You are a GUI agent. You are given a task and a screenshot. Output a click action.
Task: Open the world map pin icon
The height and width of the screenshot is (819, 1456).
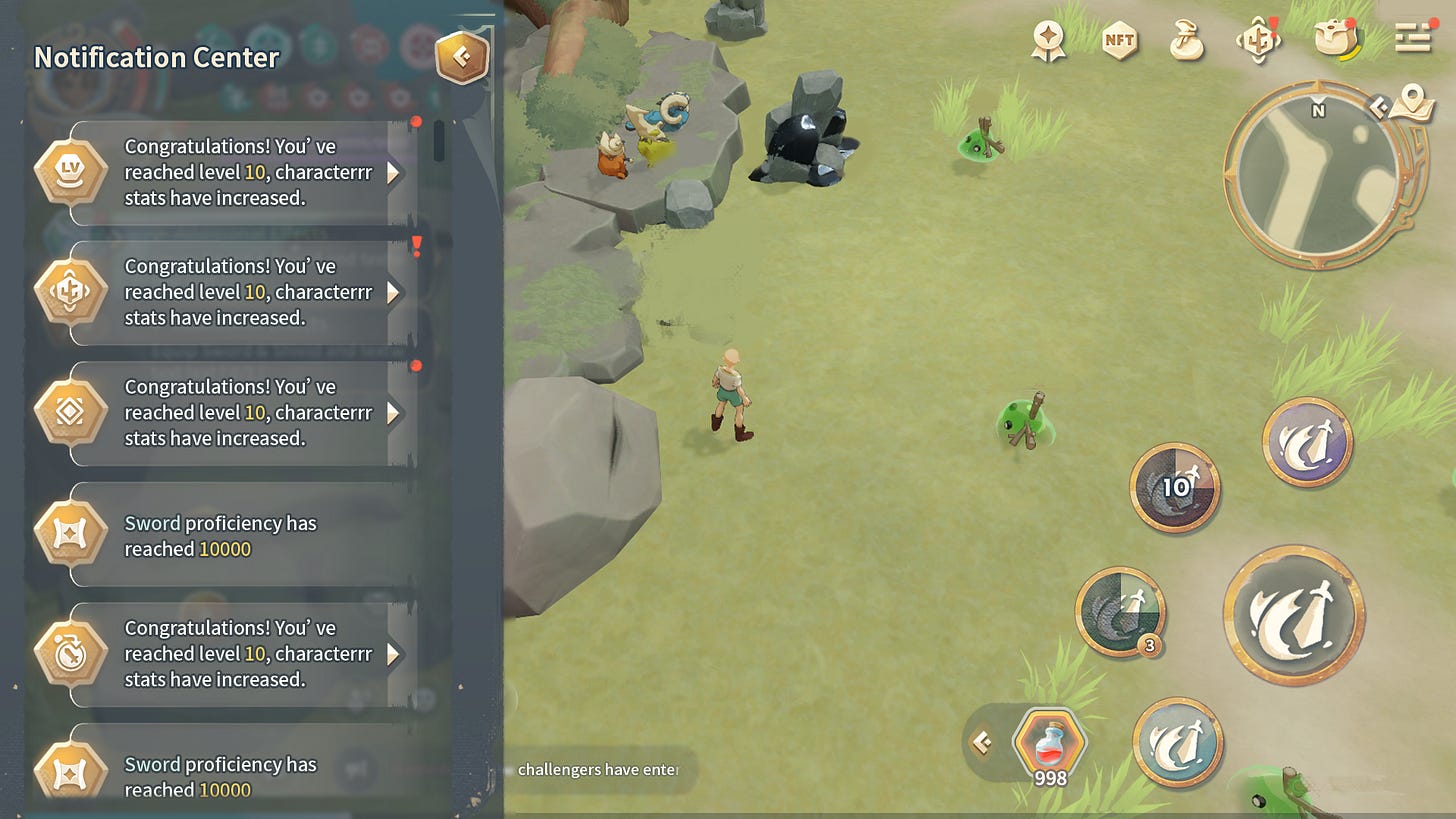point(1413,98)
